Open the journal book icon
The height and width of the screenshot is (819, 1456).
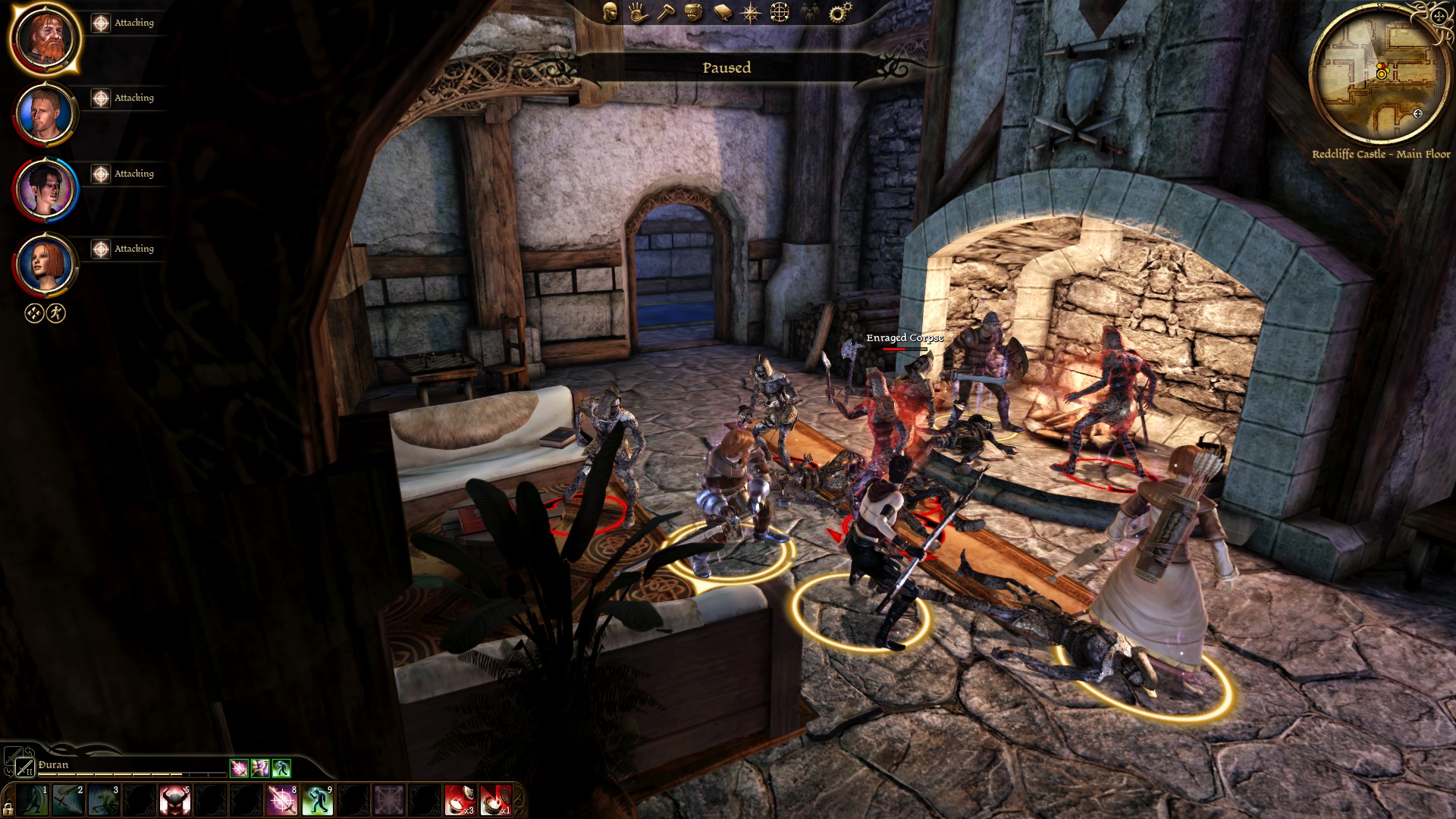[x=723, y=12]
